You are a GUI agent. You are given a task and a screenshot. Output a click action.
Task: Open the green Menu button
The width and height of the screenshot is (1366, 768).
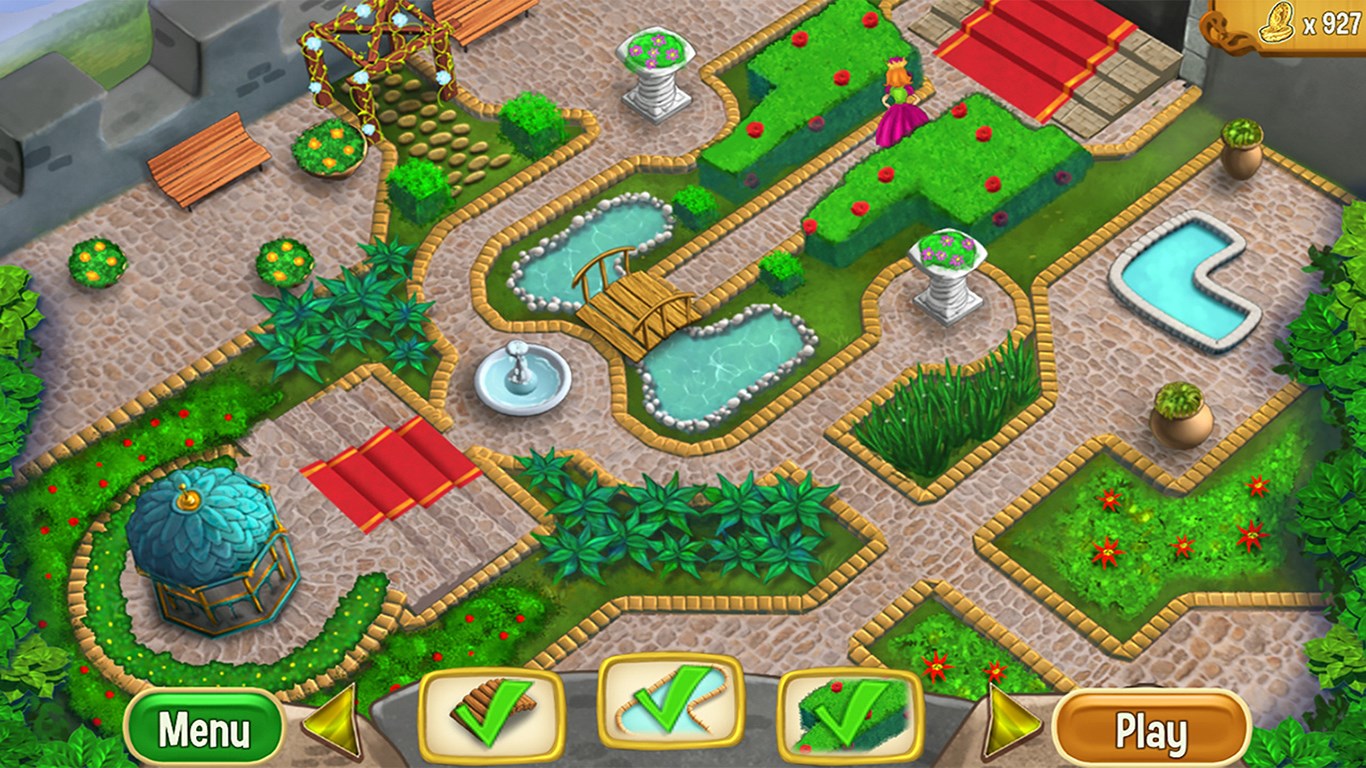click(204, 729)
